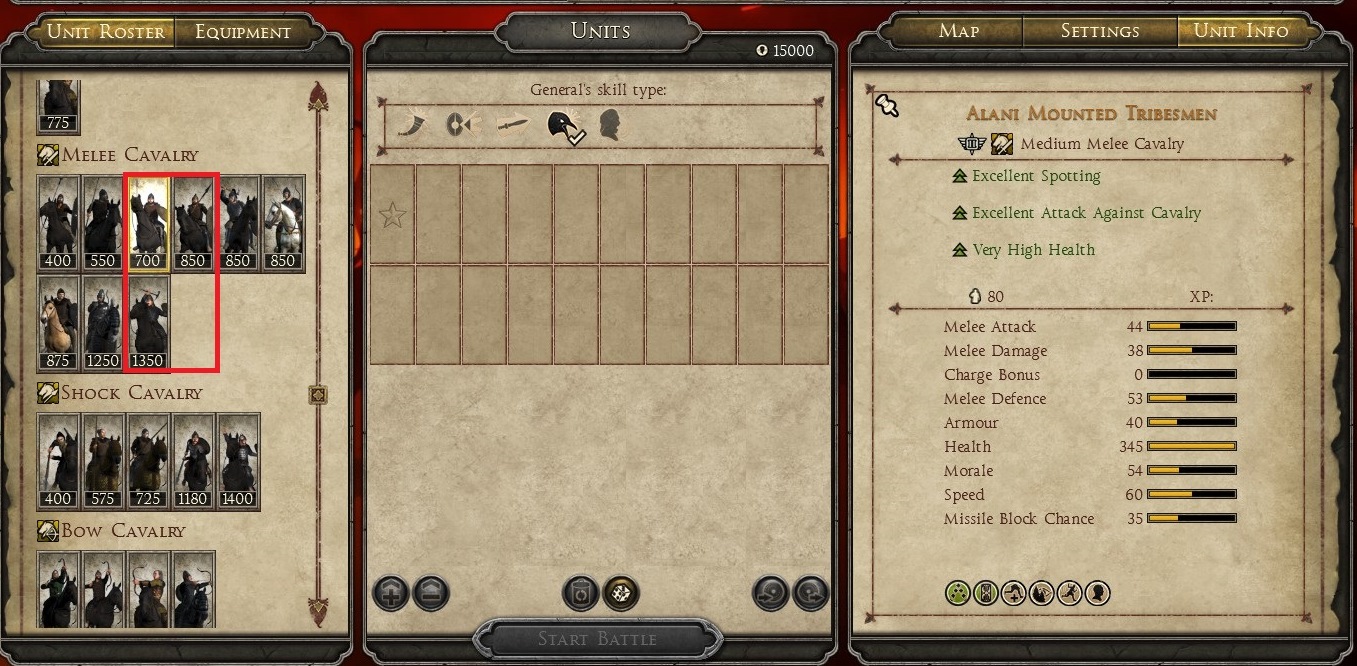Choose the dagger general's skill type
This screenshot has width=1357, height=666.
(x=512, y=125)
